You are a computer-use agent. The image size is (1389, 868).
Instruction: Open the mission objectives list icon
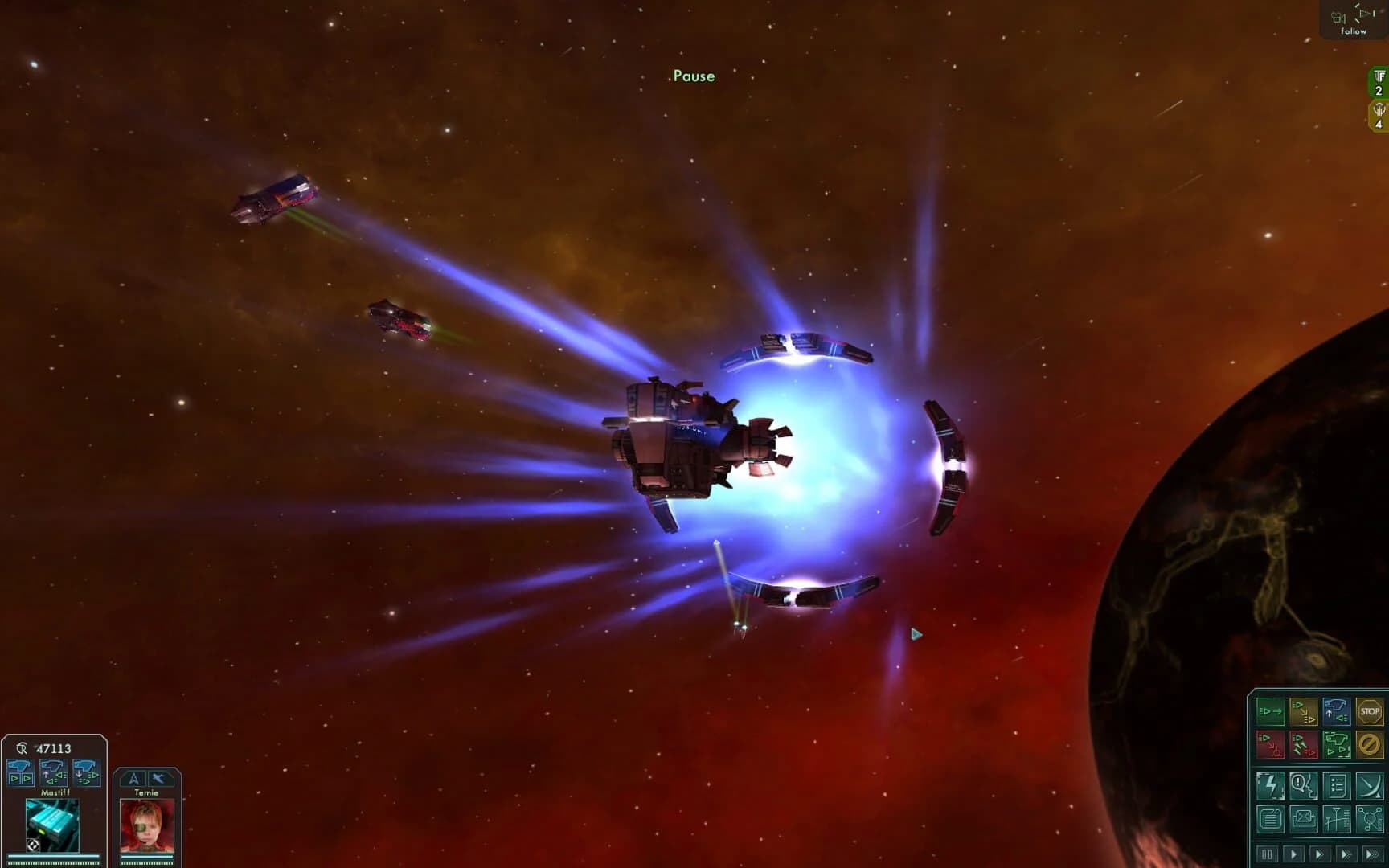pyautogui.click(x=1338, y=786)
